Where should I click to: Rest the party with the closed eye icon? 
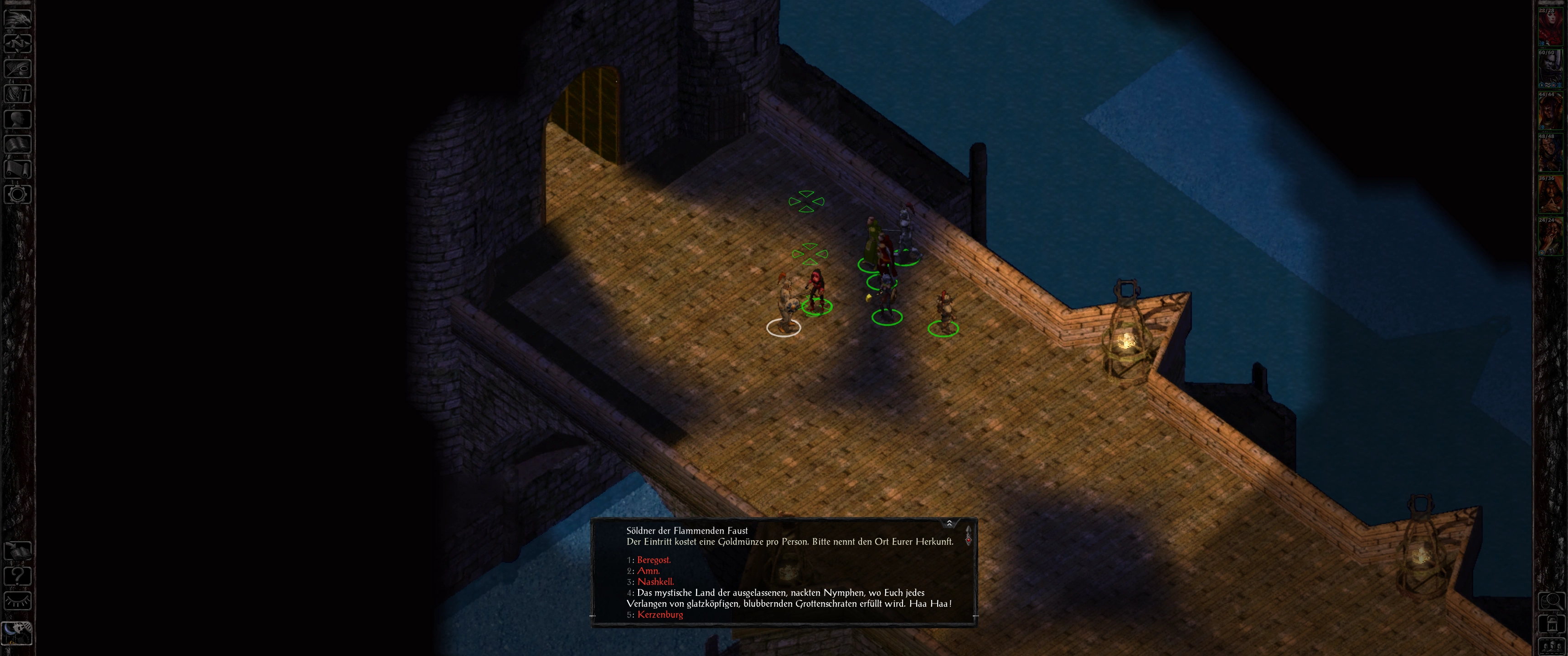pos(18,601)
